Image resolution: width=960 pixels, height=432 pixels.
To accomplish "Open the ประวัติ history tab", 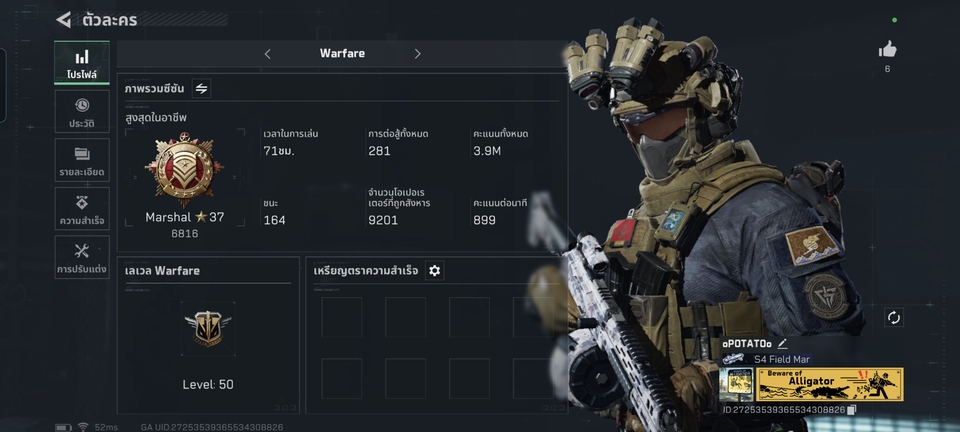I will (x=82, y=113).
